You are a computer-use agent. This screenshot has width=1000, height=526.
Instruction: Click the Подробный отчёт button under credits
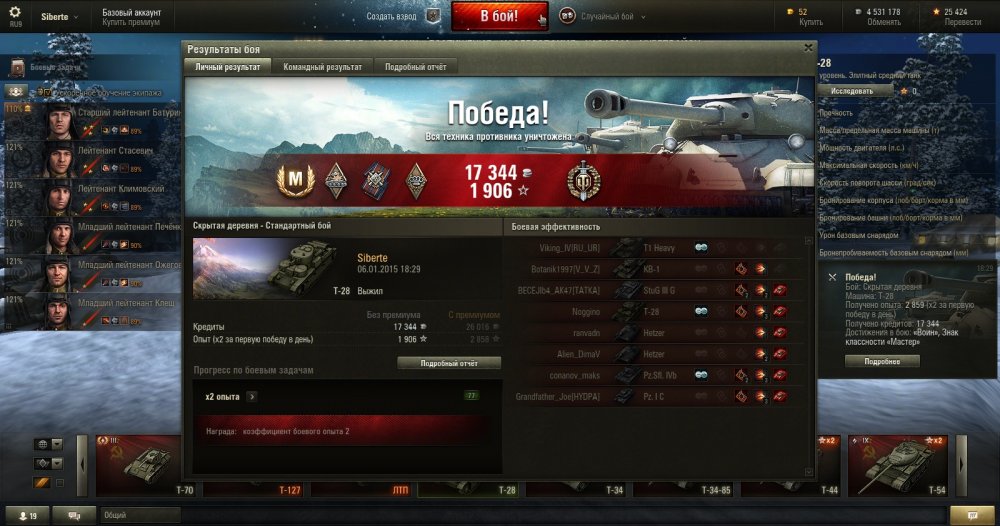tap(449, 363)
